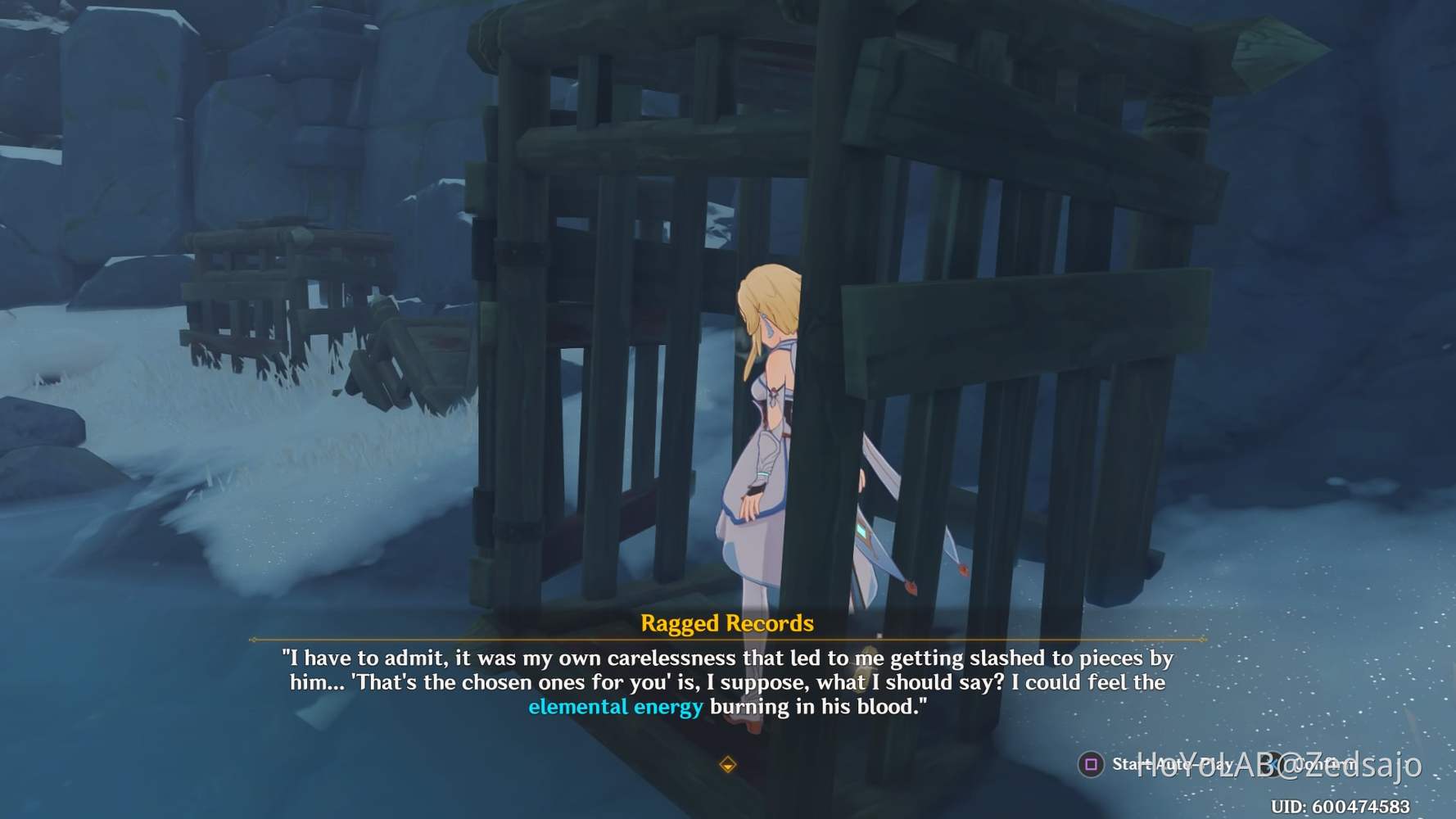The height and width of the screenshot is (819, 1456).
Task: Click the dialogue caption heading
Action: (x=727, y=623)
